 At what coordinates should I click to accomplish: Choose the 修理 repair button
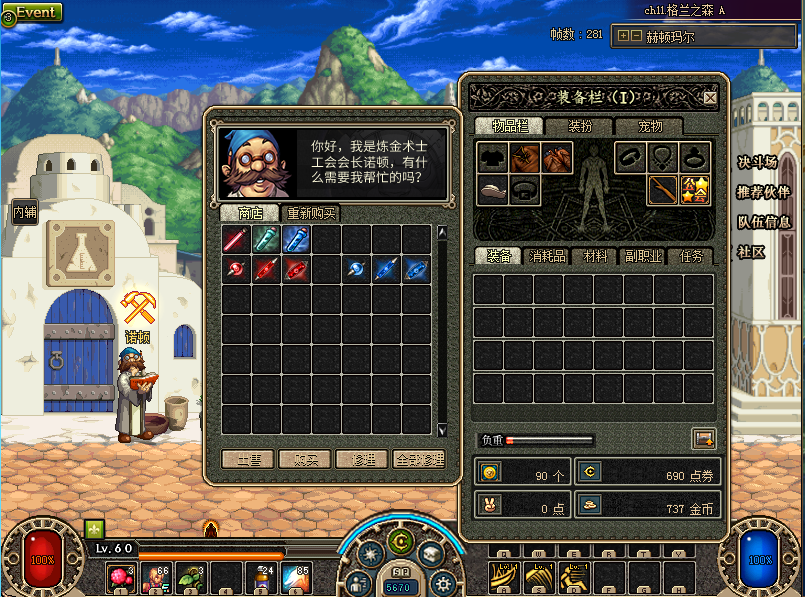click(x=361, y=459)
